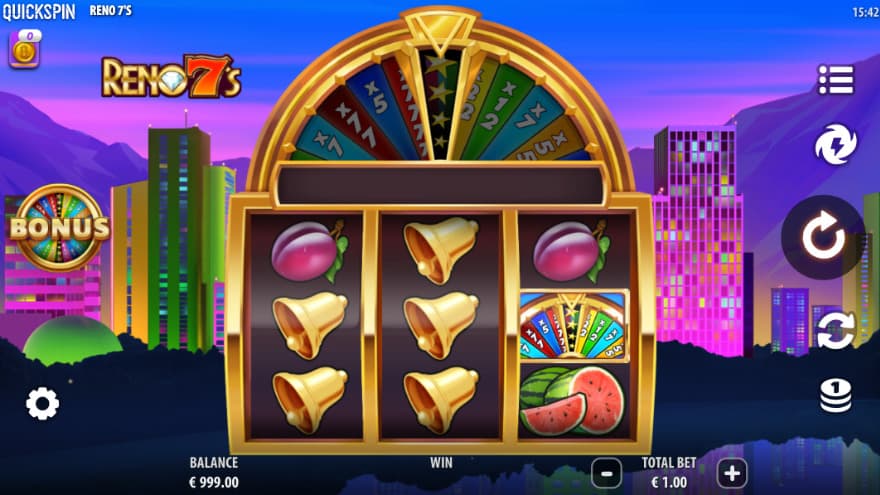Open the coin stack bet settings
The height and width of the screenshot is (495, 880).
click(x=835, y=396)
